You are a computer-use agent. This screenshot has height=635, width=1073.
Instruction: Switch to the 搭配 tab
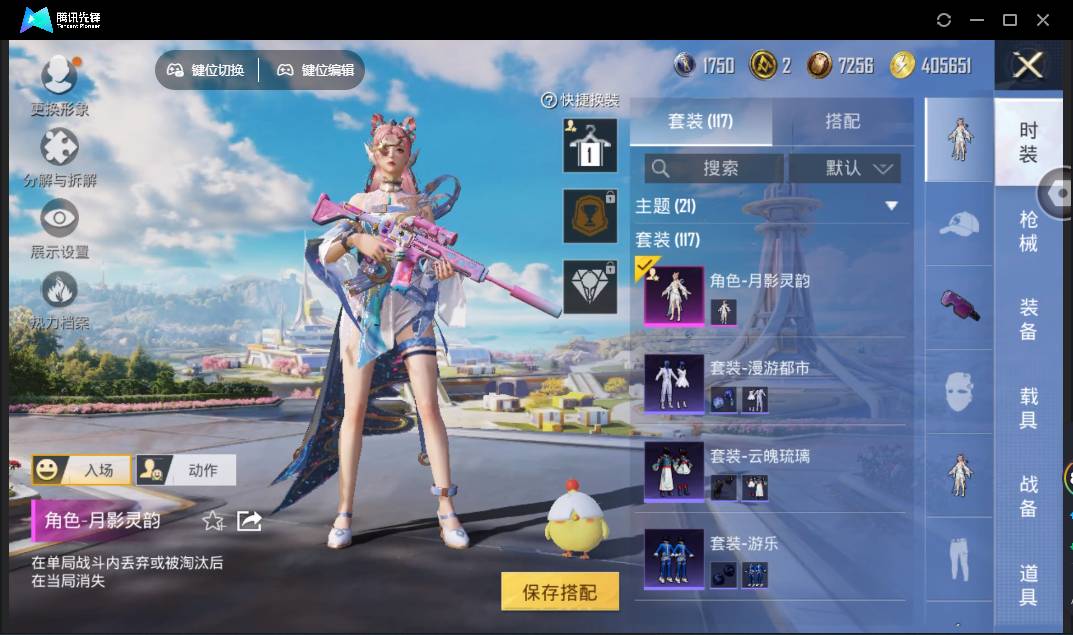tap(842, 121)
